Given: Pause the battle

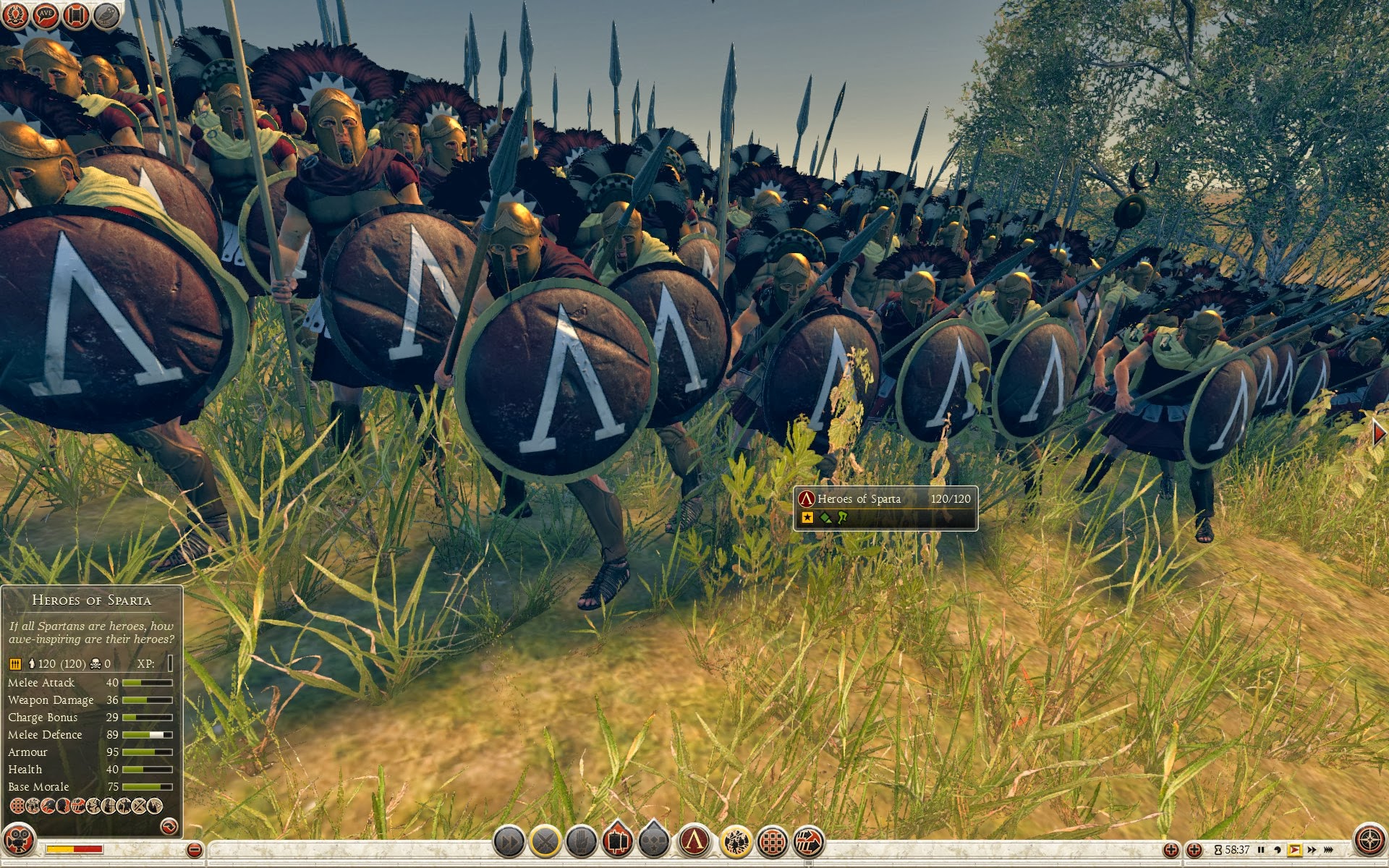Looking at the screenshot, I should pos(1261,850).
